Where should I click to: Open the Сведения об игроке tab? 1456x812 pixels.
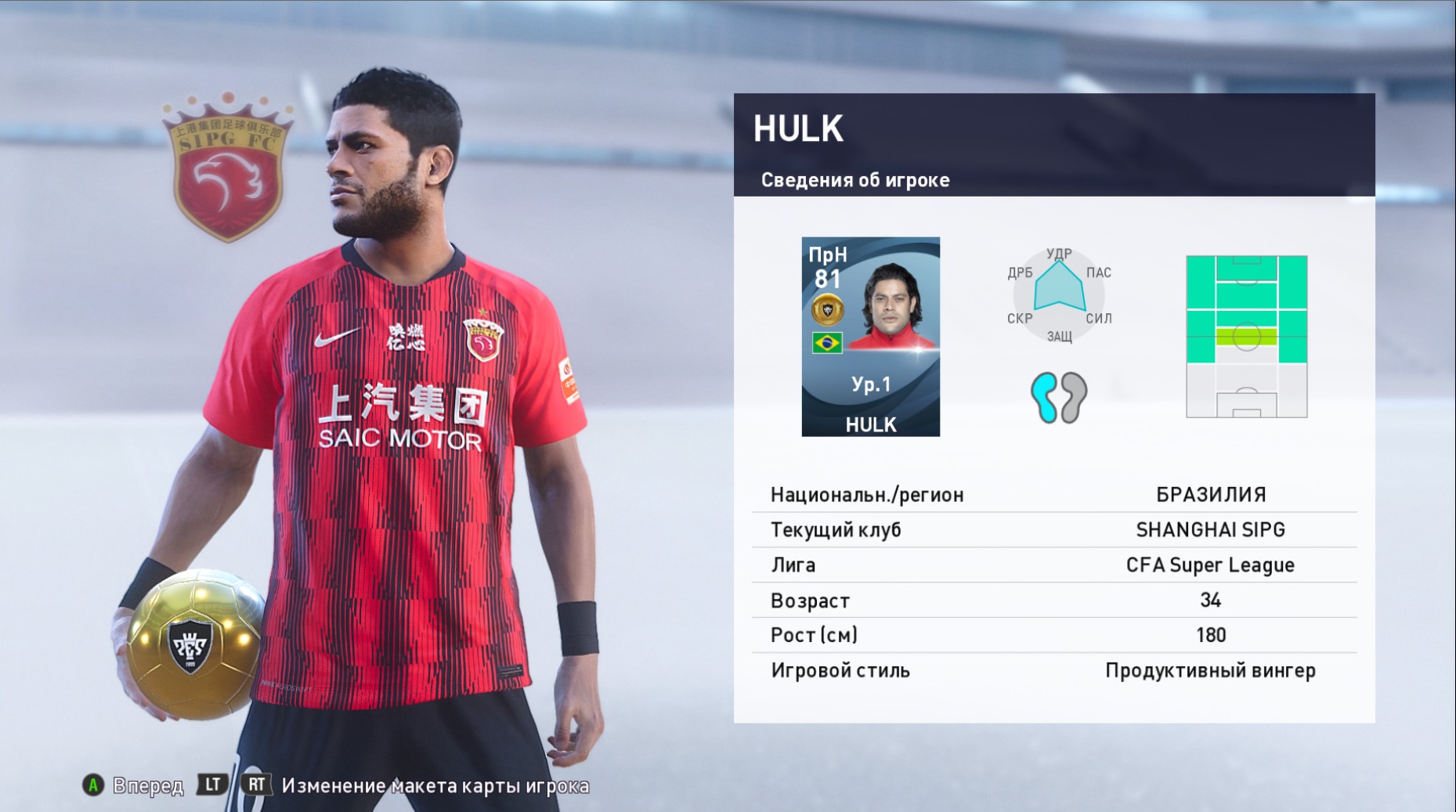point(854,179)
